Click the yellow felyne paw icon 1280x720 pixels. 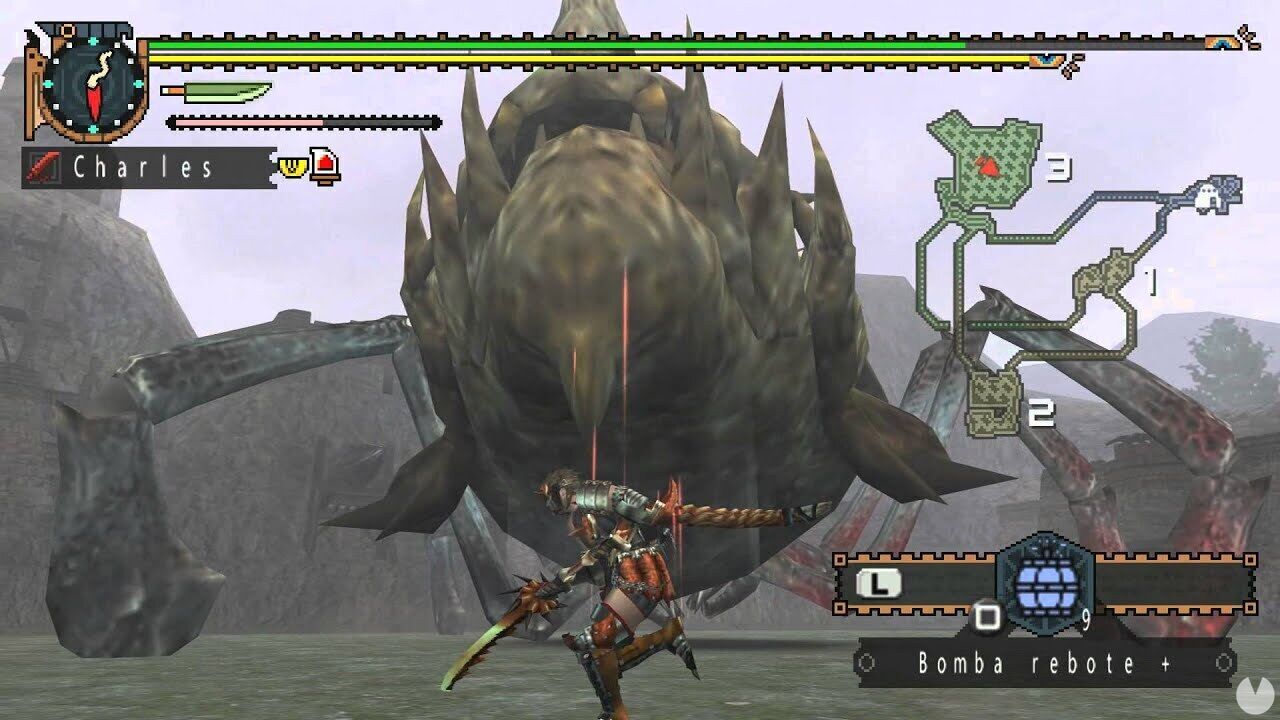[x=291, y=168]
